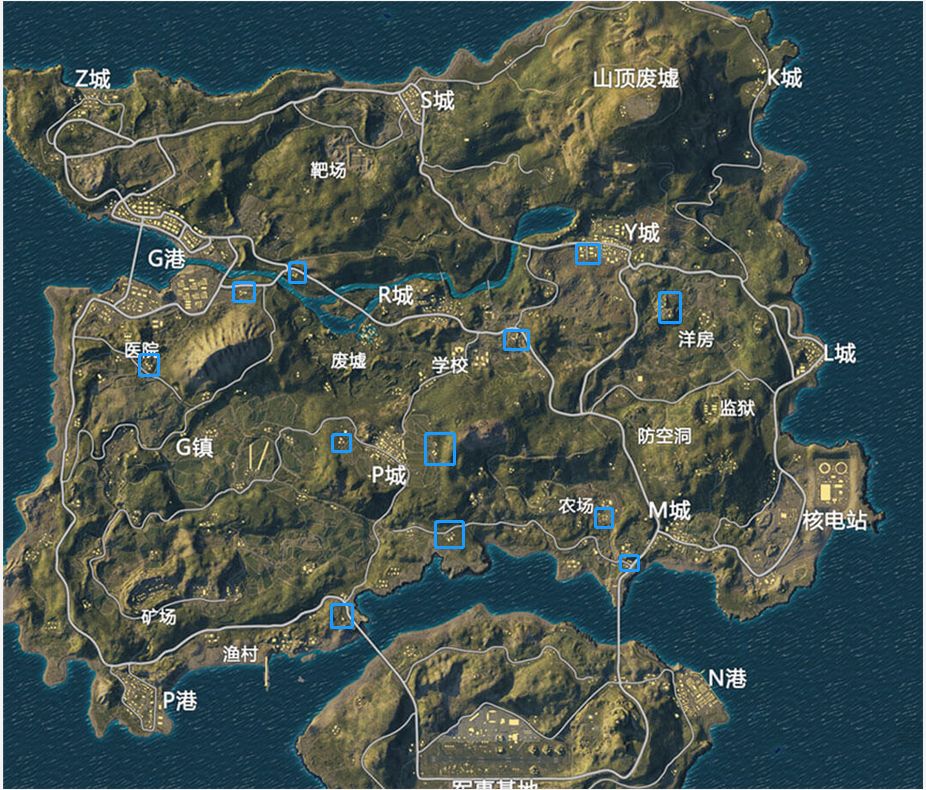Select the blue marker above 洋房
Screen dimensions: 926x790
click(670, 307)
